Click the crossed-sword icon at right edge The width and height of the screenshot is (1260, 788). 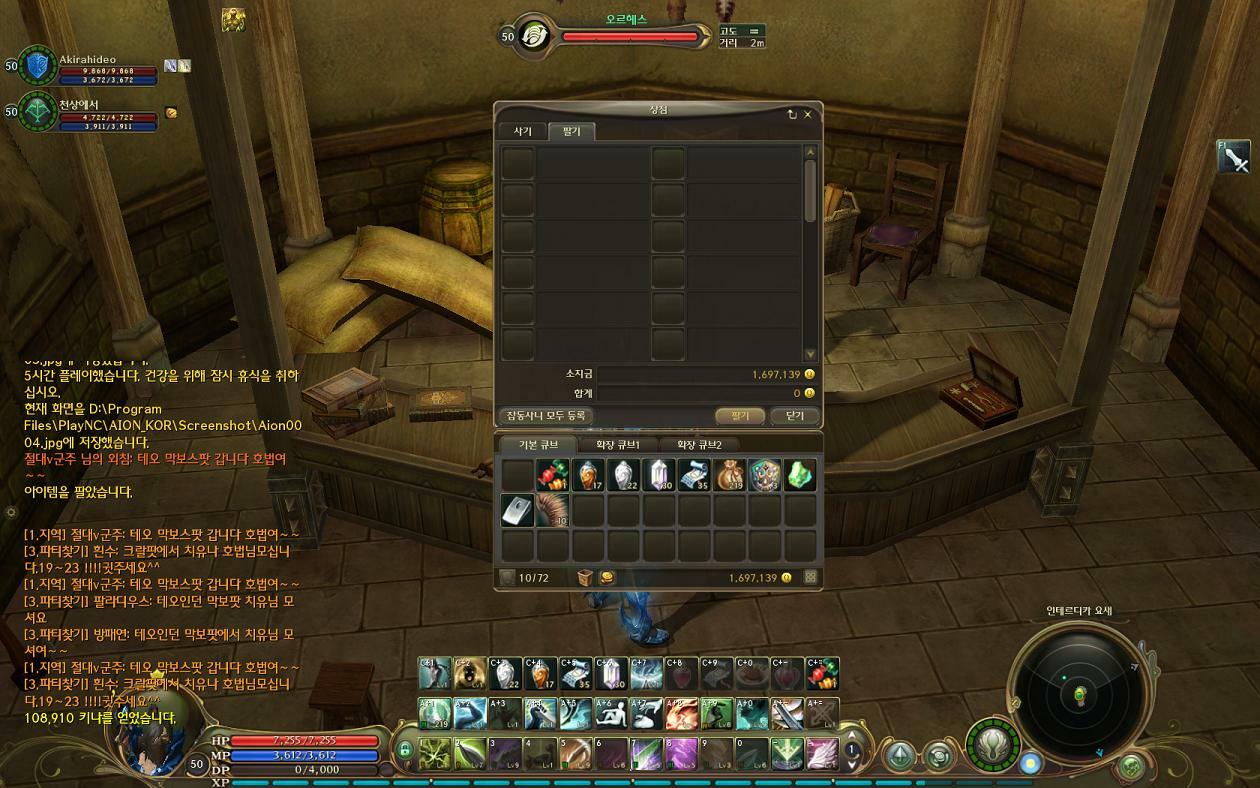(x=1234, y=158)
